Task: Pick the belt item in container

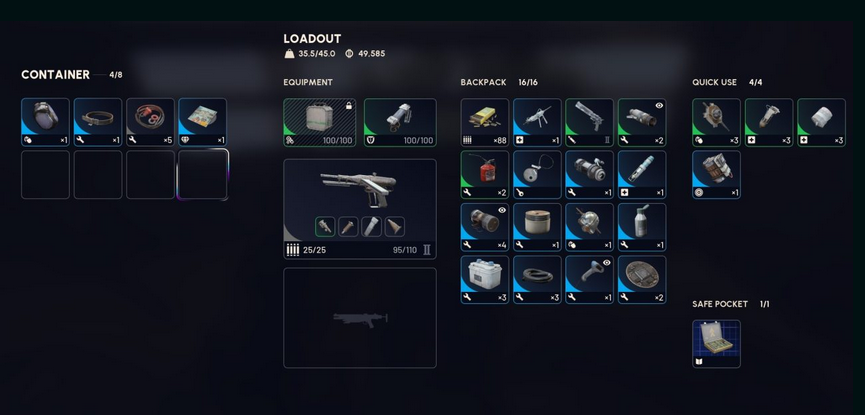Action: coord(98,122)
